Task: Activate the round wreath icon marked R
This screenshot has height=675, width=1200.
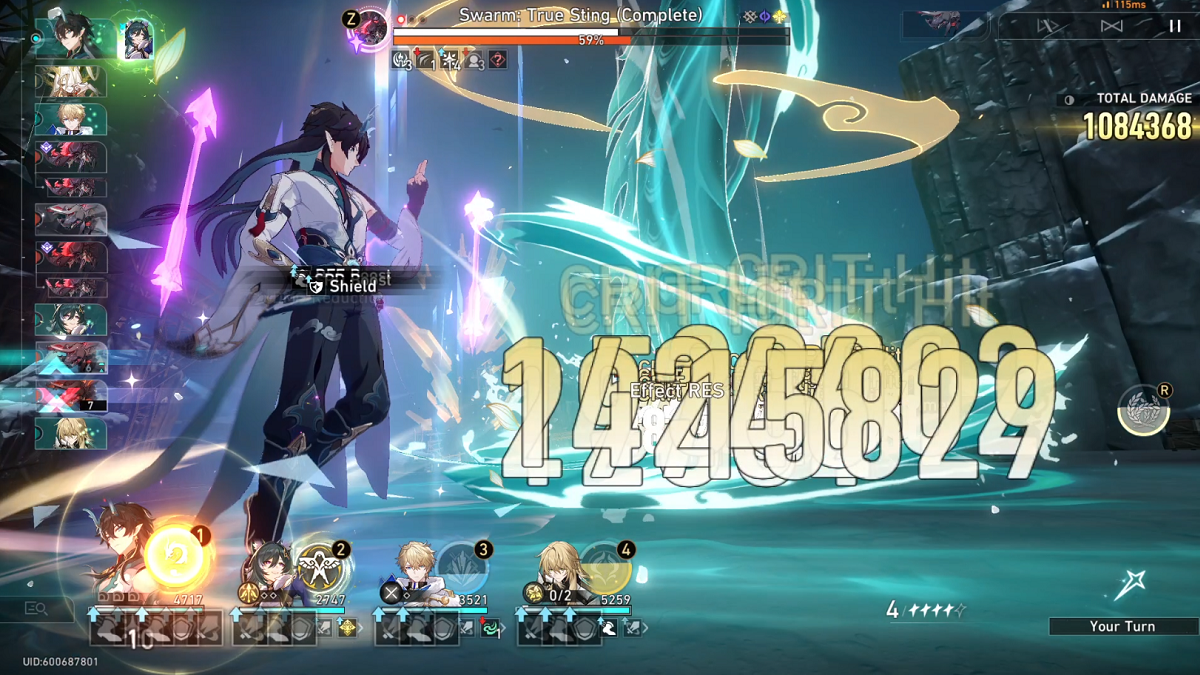Action: [x=1143, y=411]
